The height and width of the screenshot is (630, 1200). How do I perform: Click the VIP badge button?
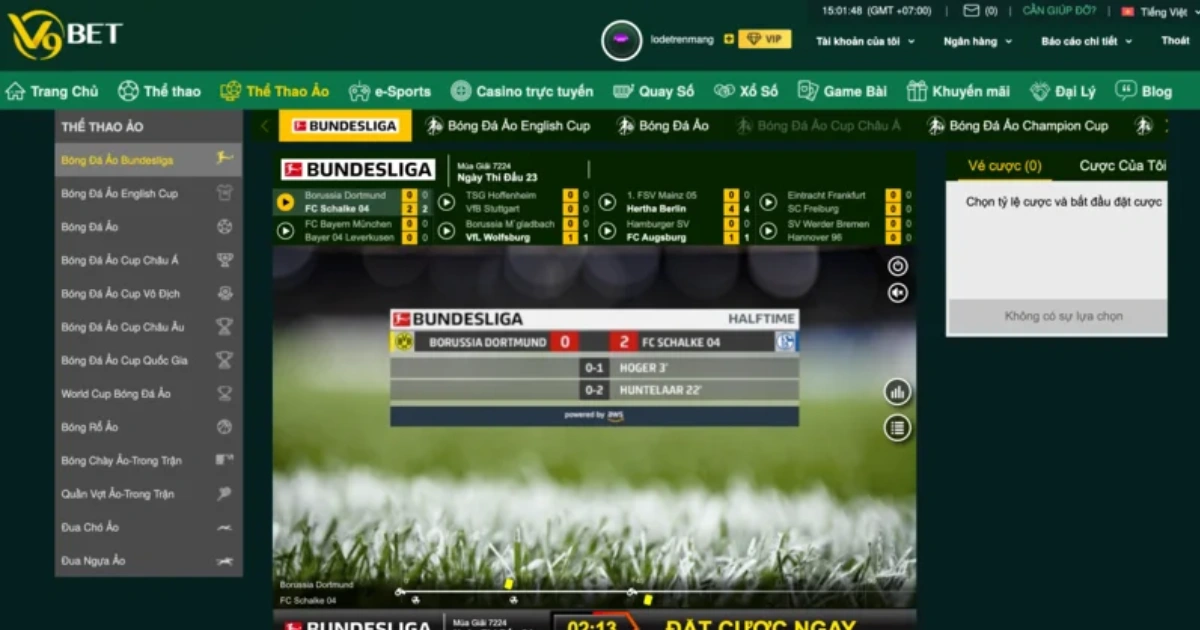764,39
